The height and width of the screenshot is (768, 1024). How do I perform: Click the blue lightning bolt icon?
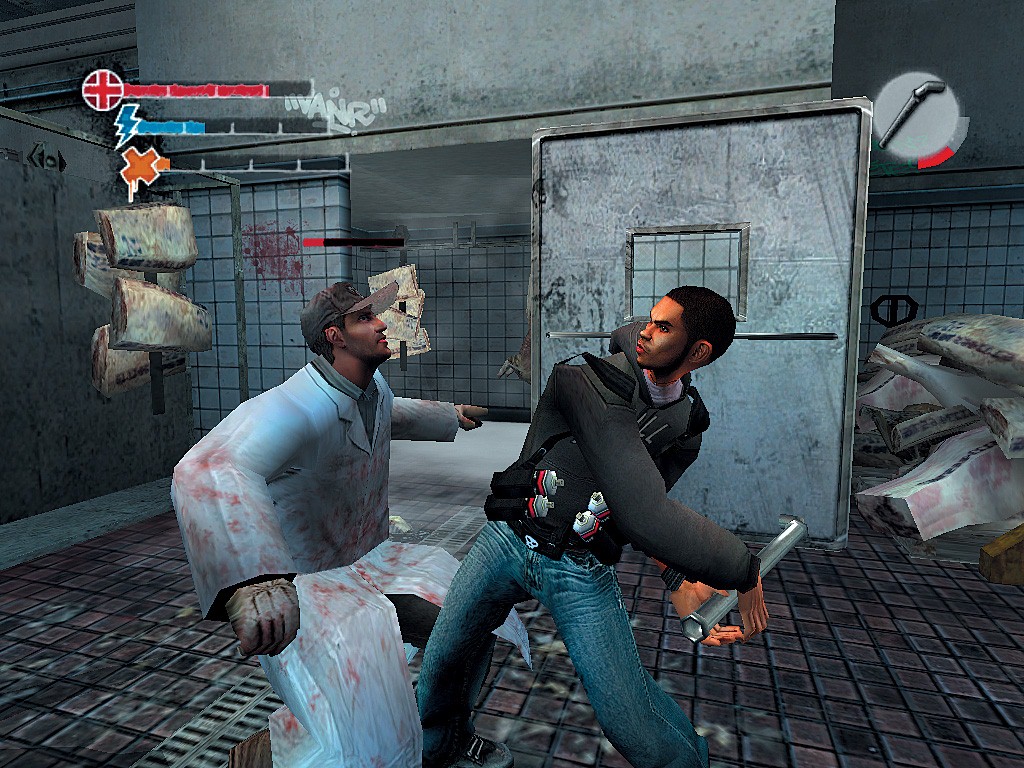(127, 127)
